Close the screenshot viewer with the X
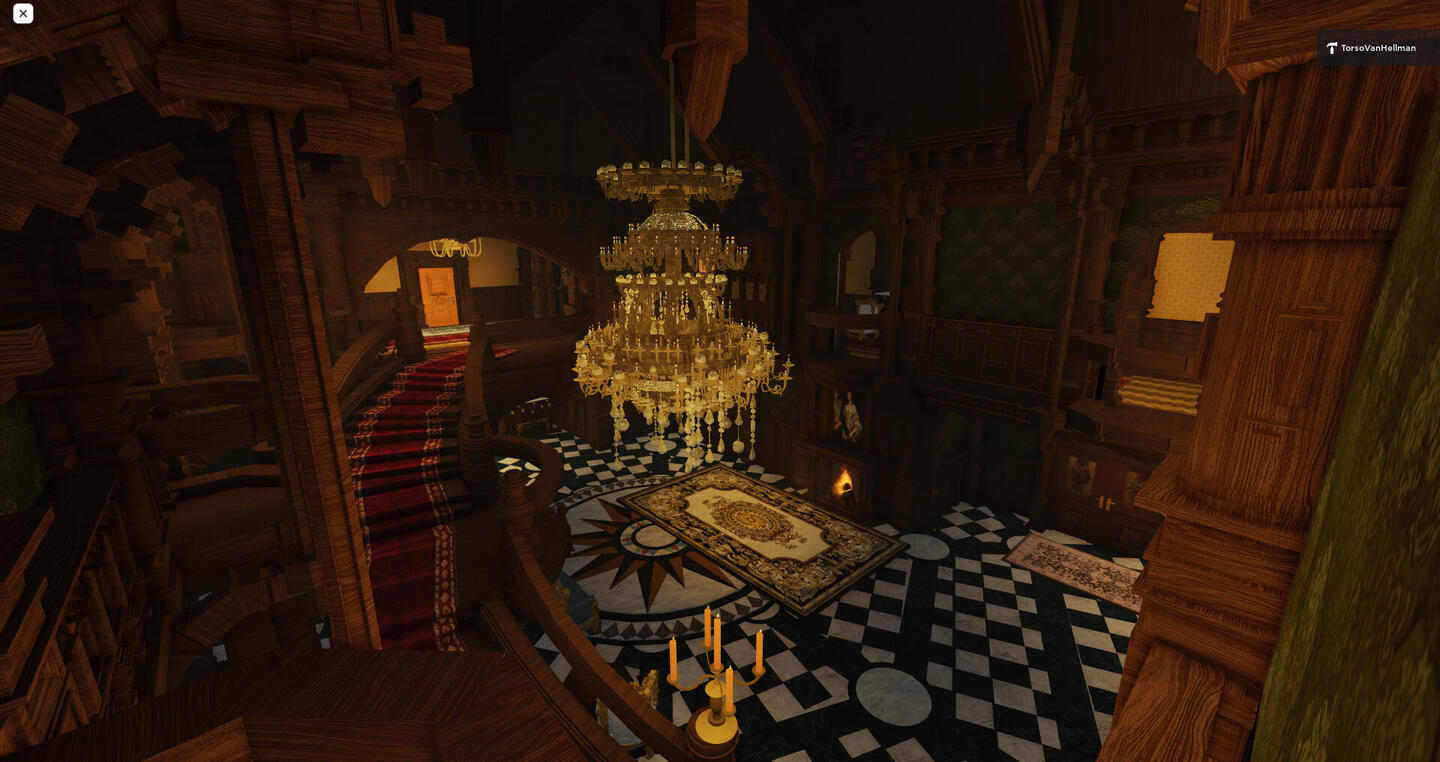Viewport: 1440px width, 762px height. tap(23, 14)
